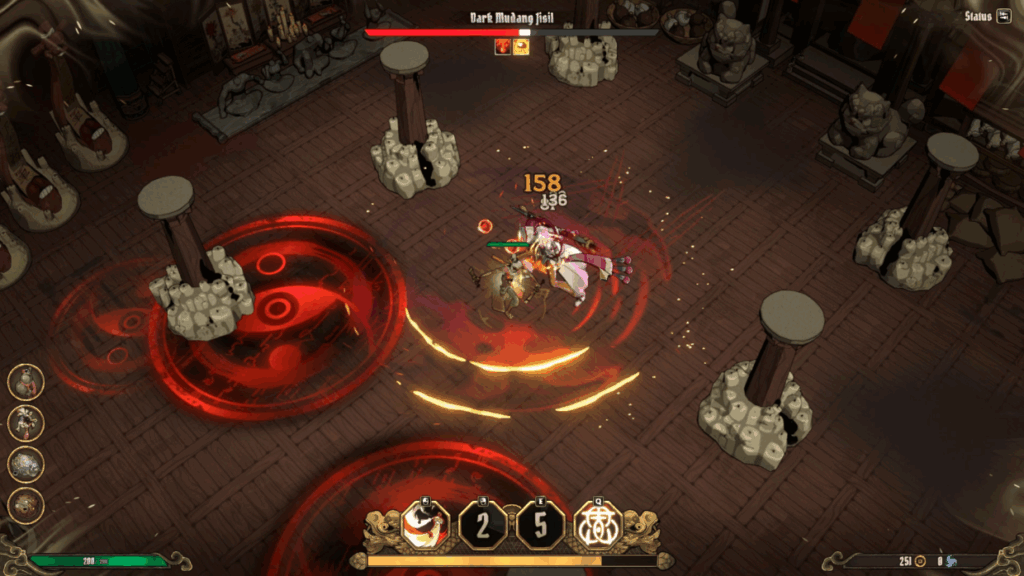Select the bone charm with red tassel relic
This screenshot has width=1024, height=576.
point(26,423)
